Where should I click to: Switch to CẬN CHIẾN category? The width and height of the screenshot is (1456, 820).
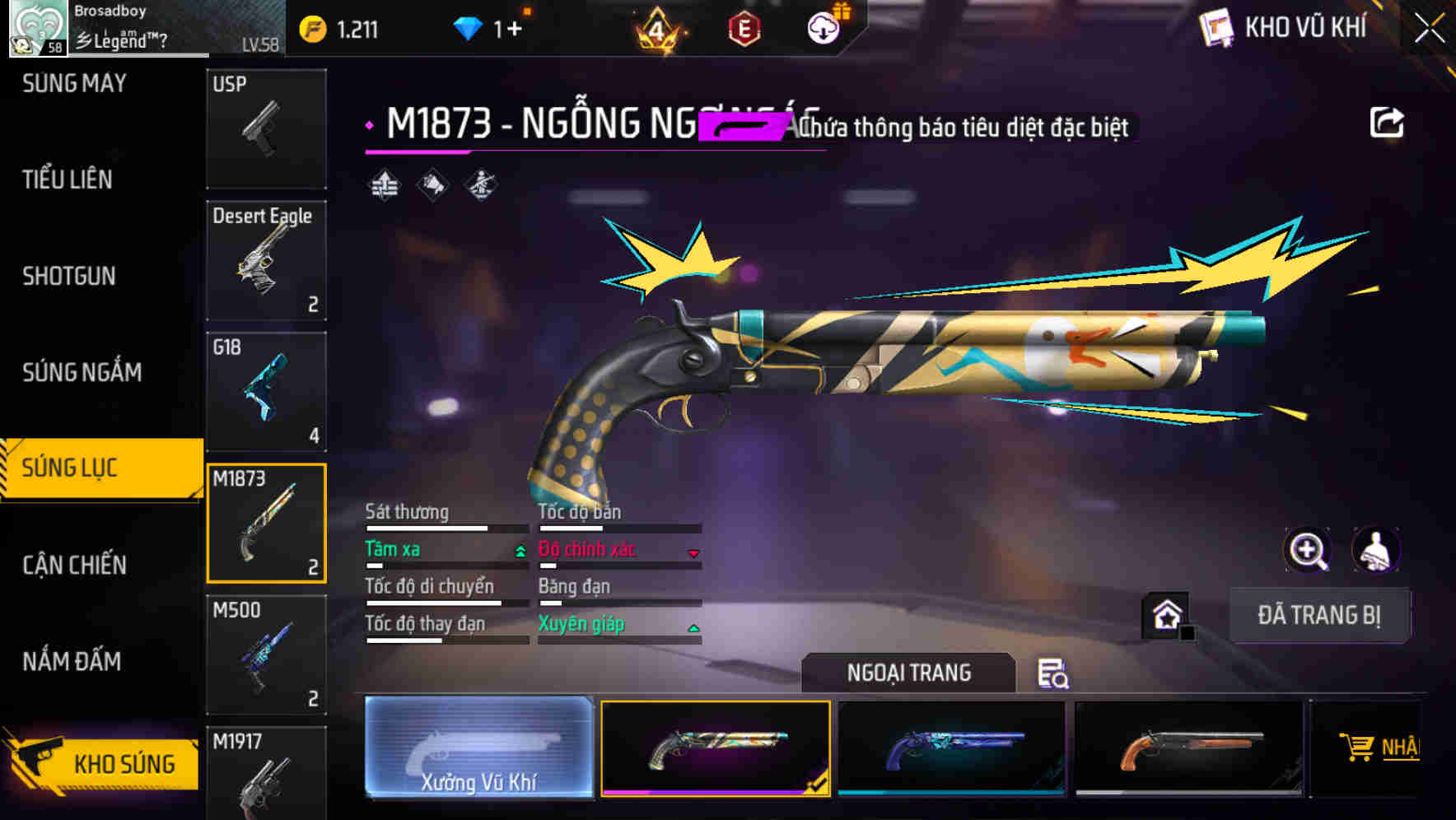tap(71, 566)
